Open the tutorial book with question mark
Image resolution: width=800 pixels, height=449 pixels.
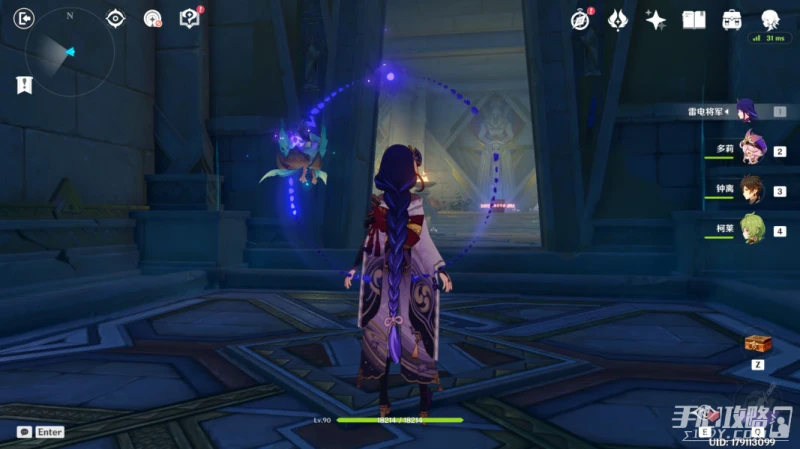pyautogui.click(x=189, y=18)
